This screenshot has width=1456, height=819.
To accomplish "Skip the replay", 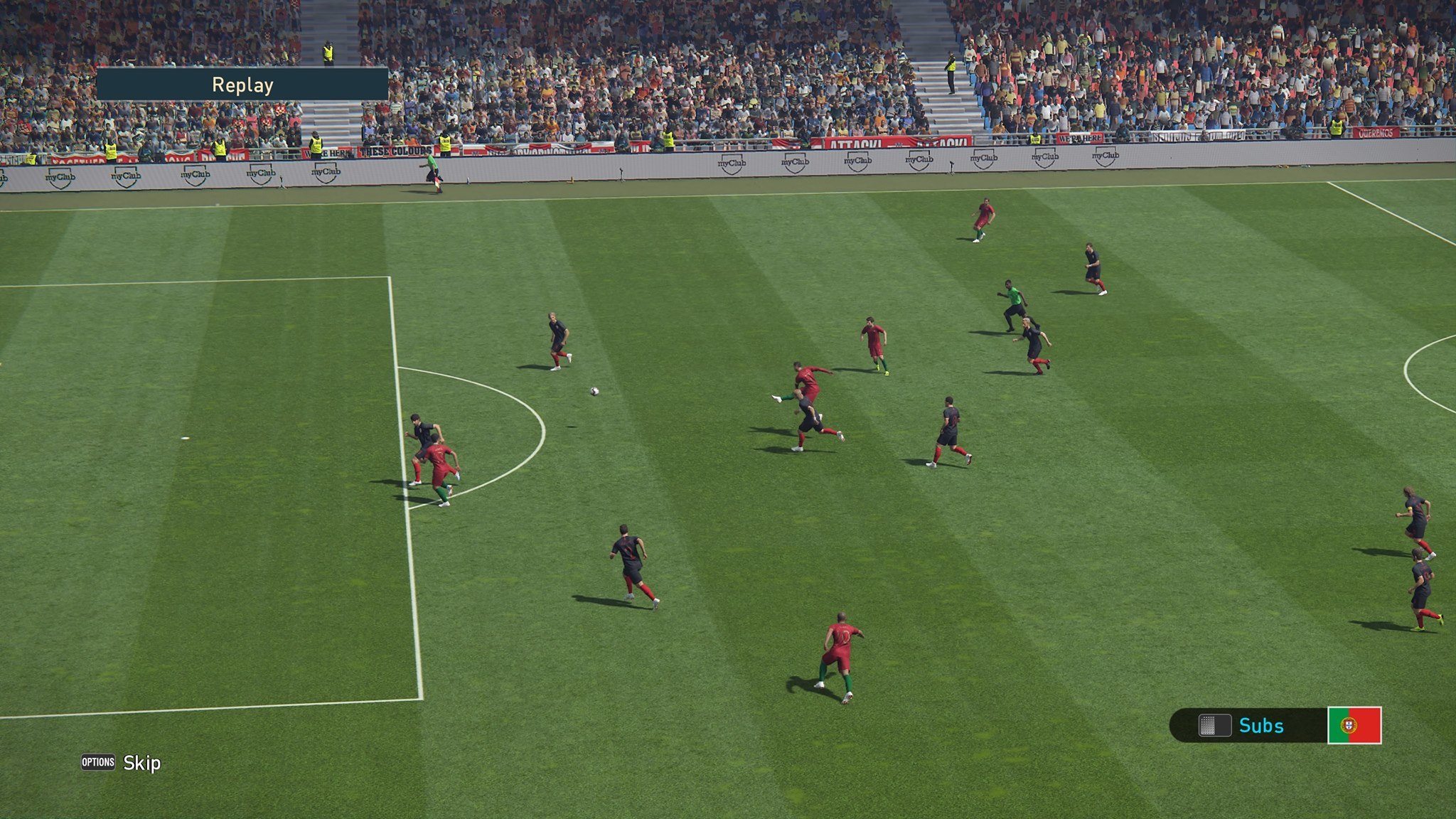I will click(122, 763).
